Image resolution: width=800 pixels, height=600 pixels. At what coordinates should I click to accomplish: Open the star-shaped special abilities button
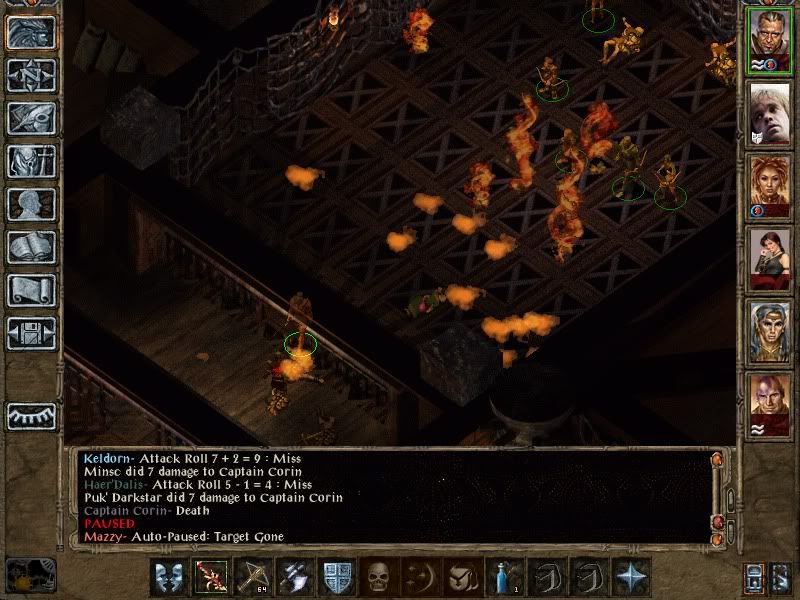pos(631,578)
